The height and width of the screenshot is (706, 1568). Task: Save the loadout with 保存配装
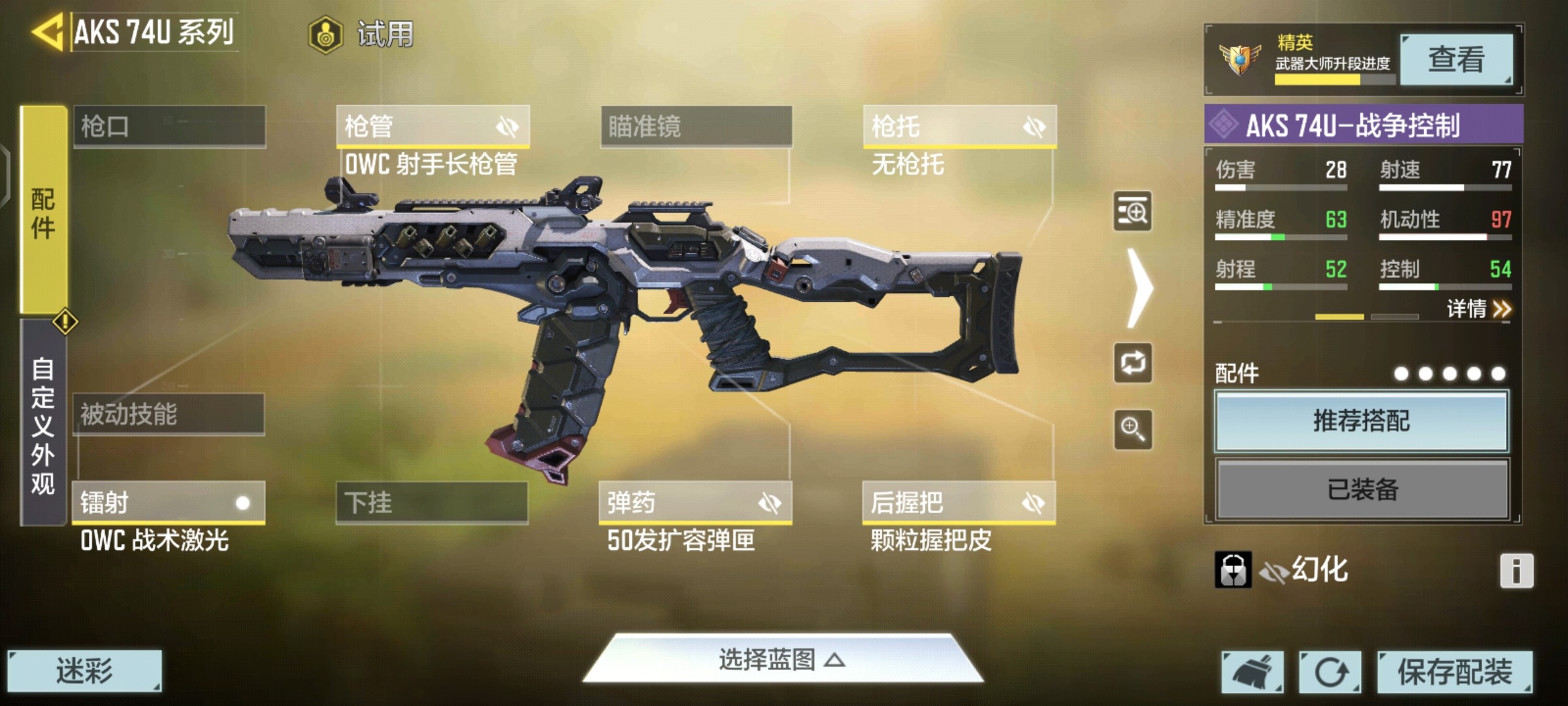point(1454,671)
